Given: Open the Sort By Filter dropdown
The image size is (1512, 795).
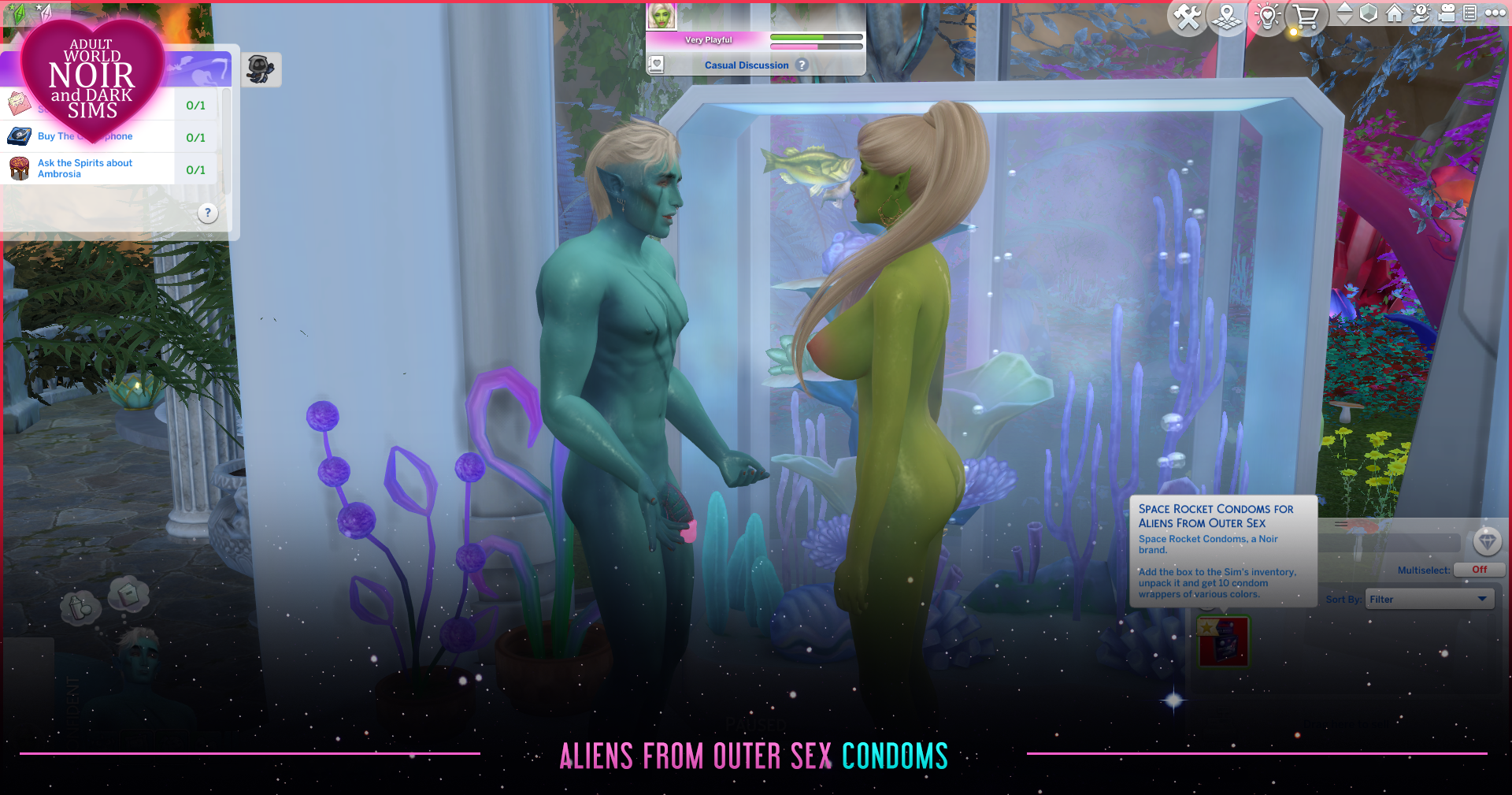Looking at the screenshot, I should click(1429, 600).
